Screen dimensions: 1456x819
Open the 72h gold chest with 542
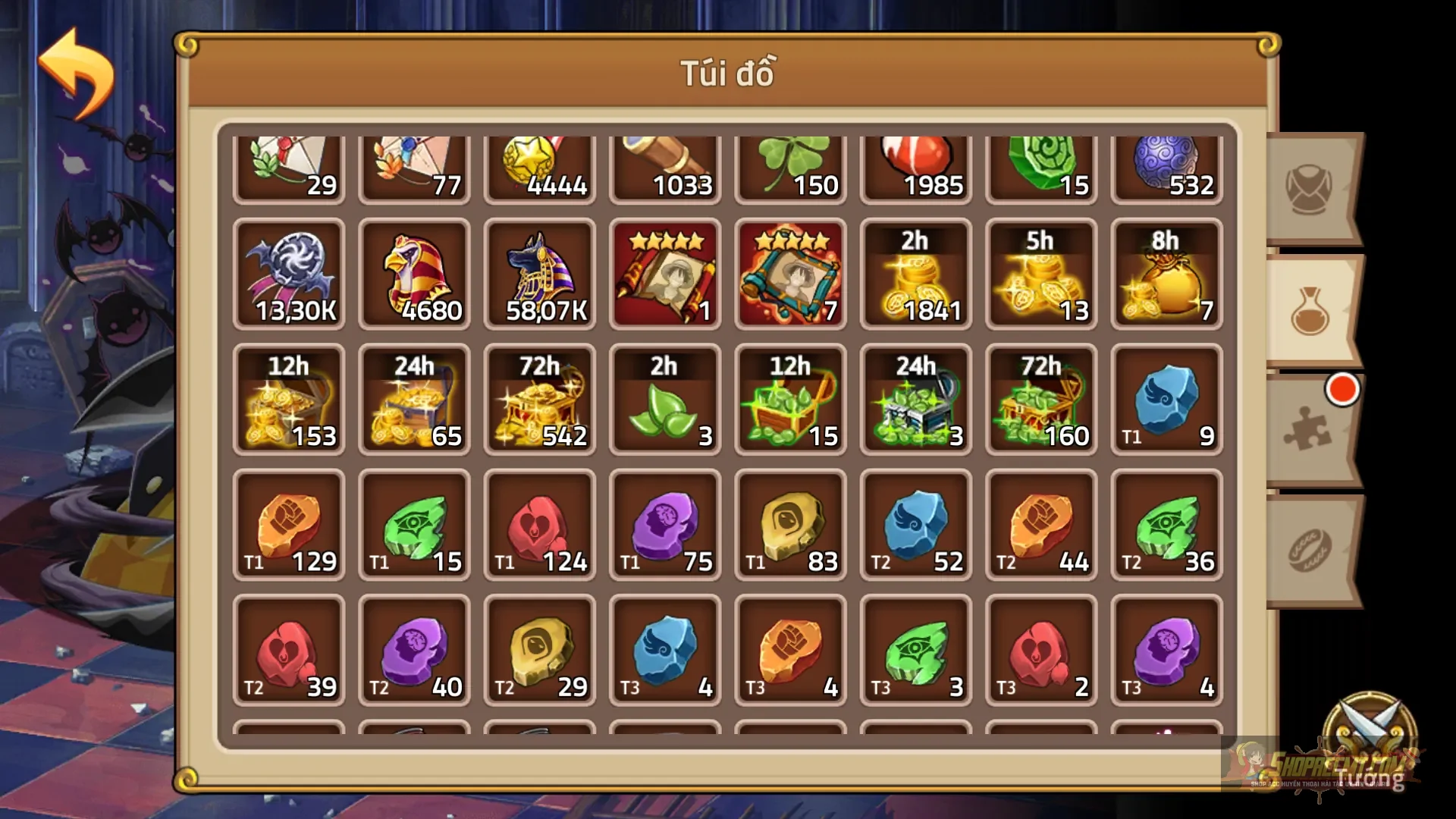click(539, 400)
